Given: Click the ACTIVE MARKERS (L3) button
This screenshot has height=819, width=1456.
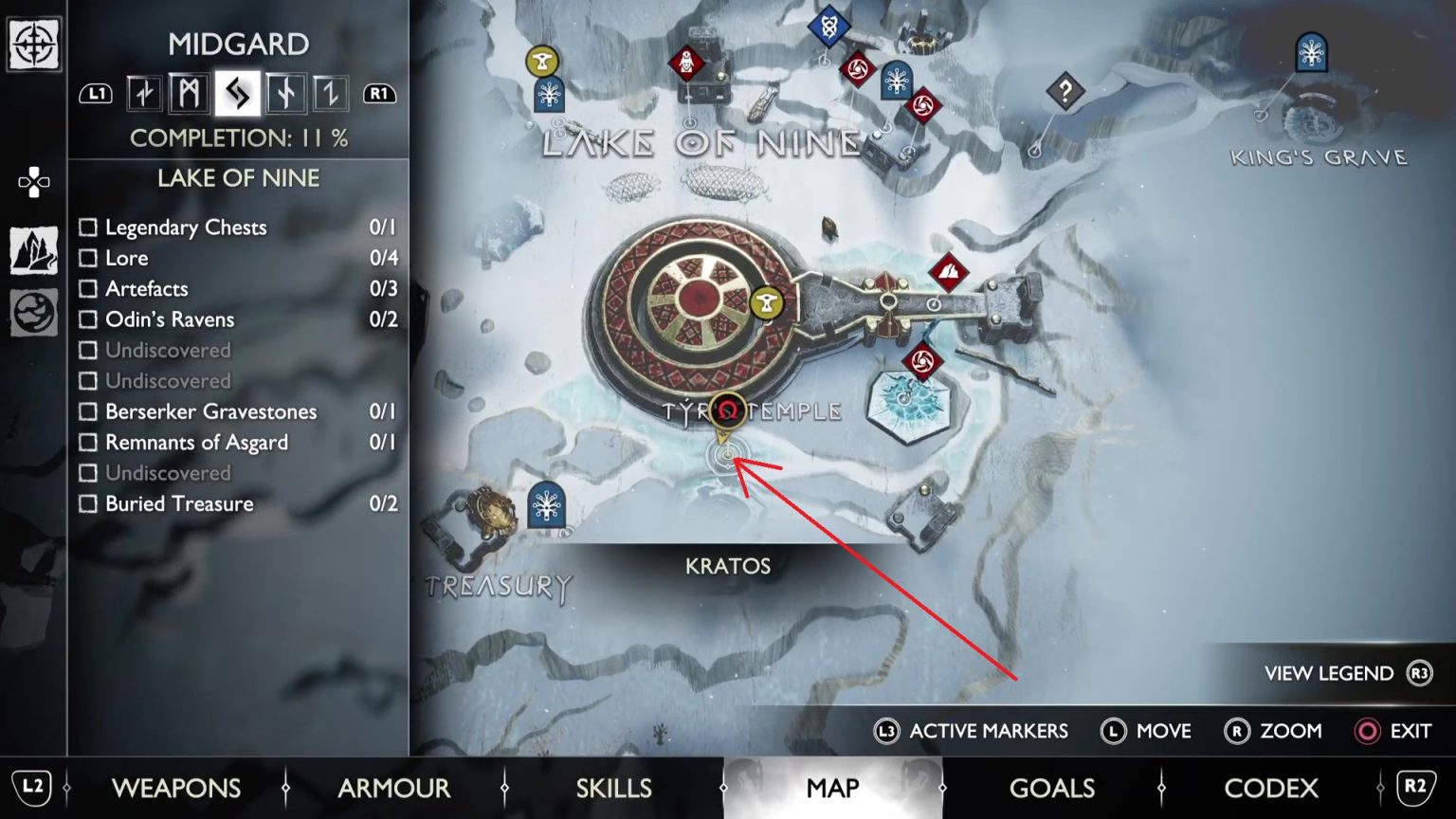Looking at the screenshot, I should tap(973, 731).
